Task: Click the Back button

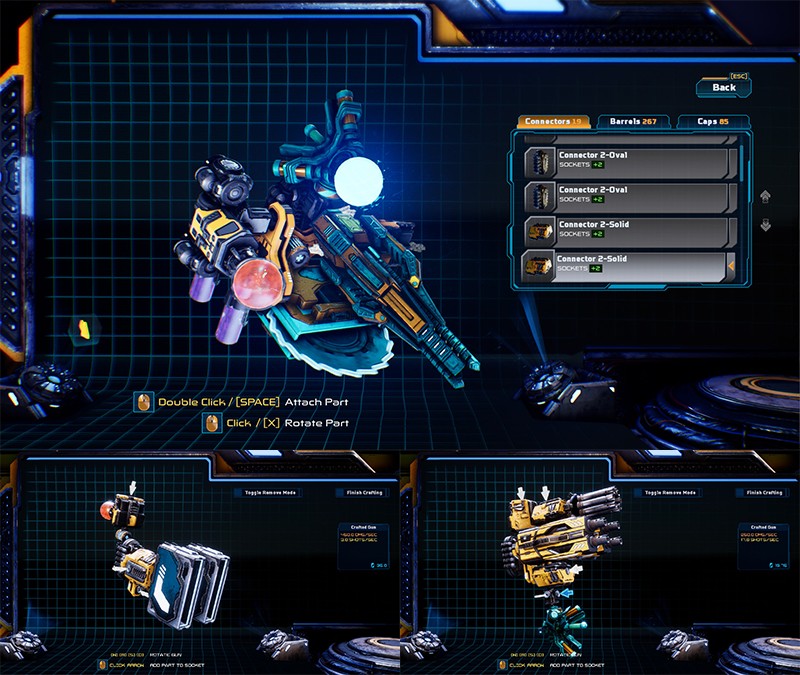Action: tap(724, 88)
